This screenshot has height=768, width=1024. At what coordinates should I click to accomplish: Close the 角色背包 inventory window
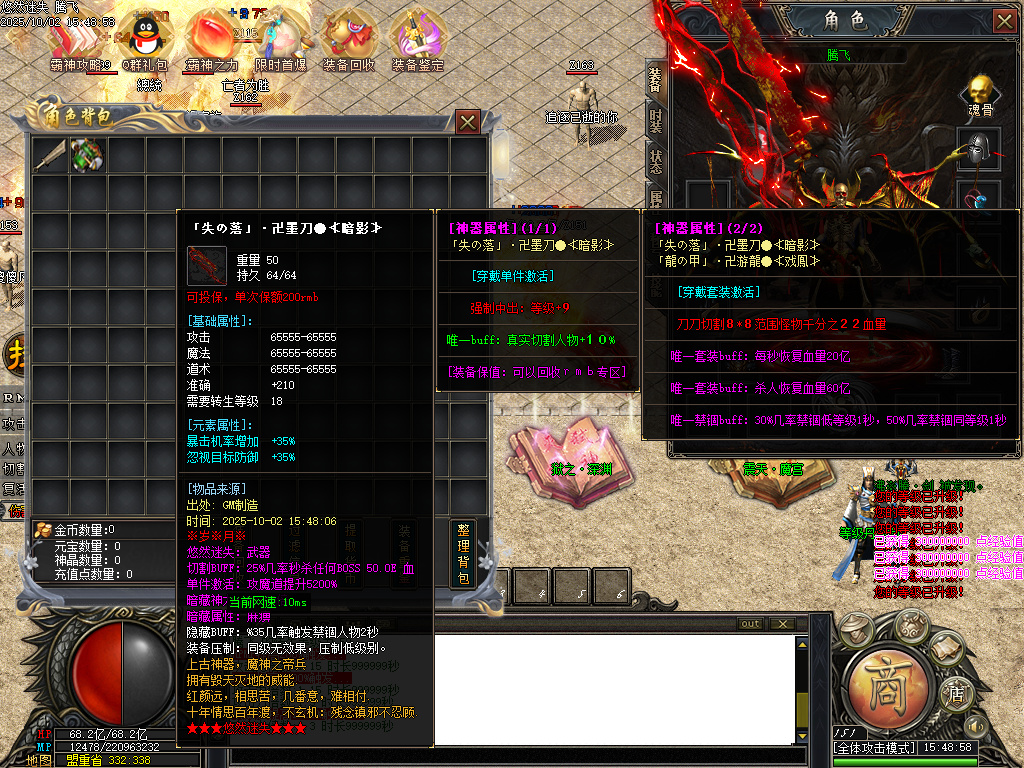(467, 122)
